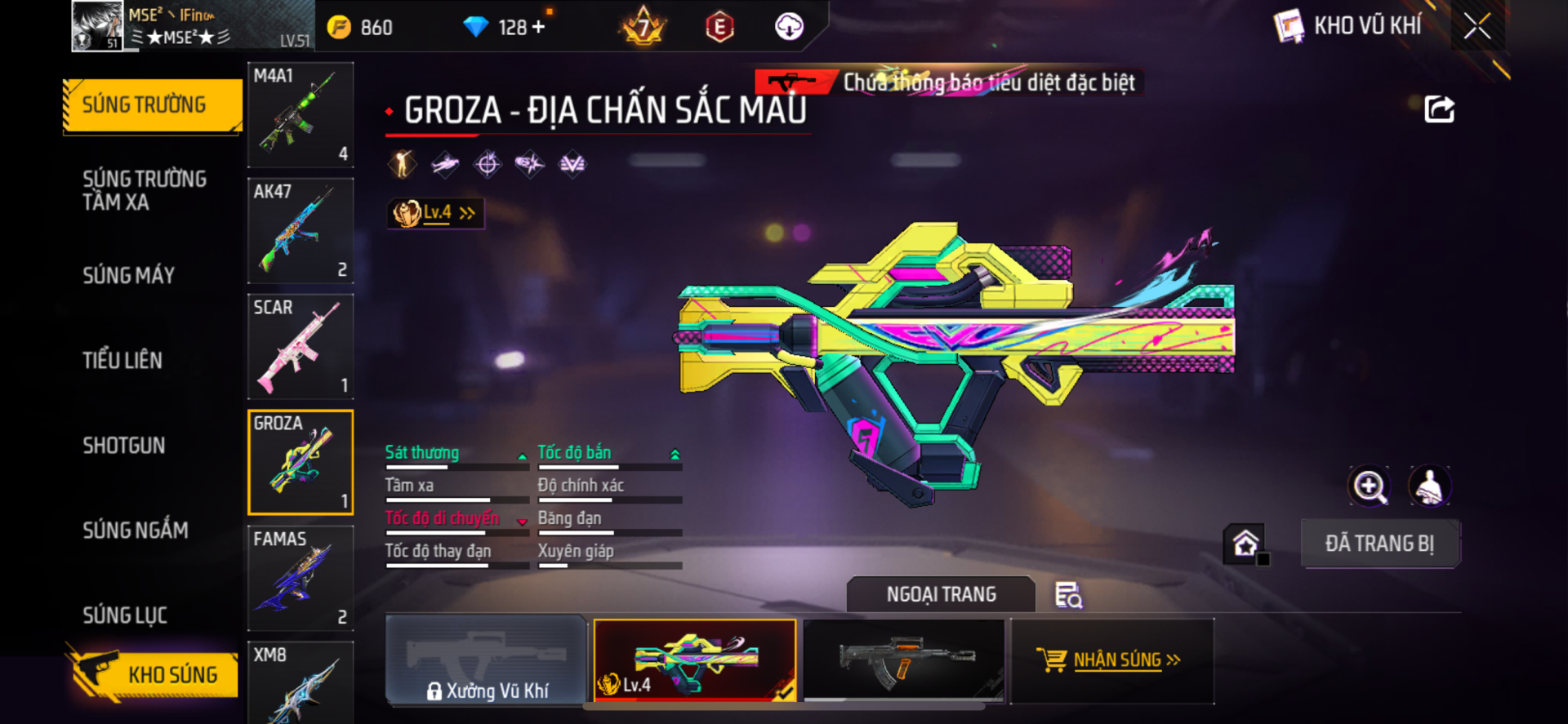Select the default Groza skin thumbnail
Screen dimensions: 1568x724
904,660
